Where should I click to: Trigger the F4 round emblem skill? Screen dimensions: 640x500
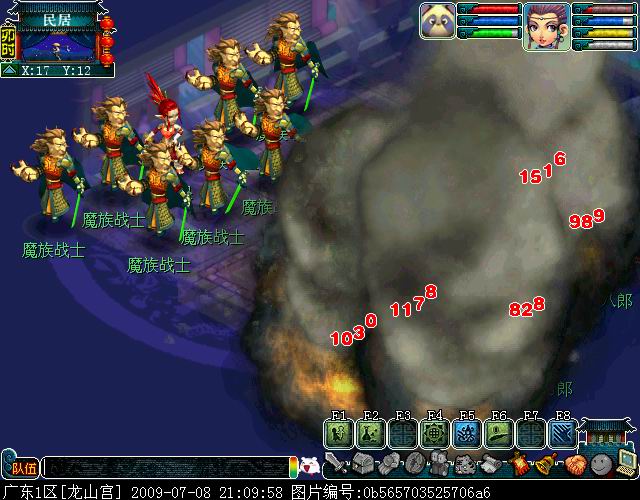435,432
